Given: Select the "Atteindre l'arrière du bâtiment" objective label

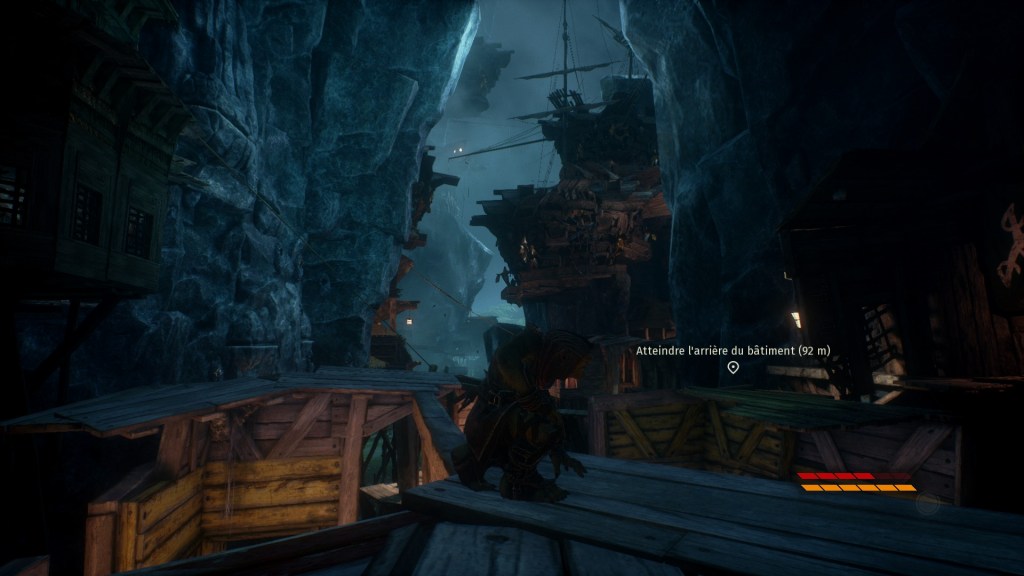Looking at the screenshot, I should coord(733,350).
